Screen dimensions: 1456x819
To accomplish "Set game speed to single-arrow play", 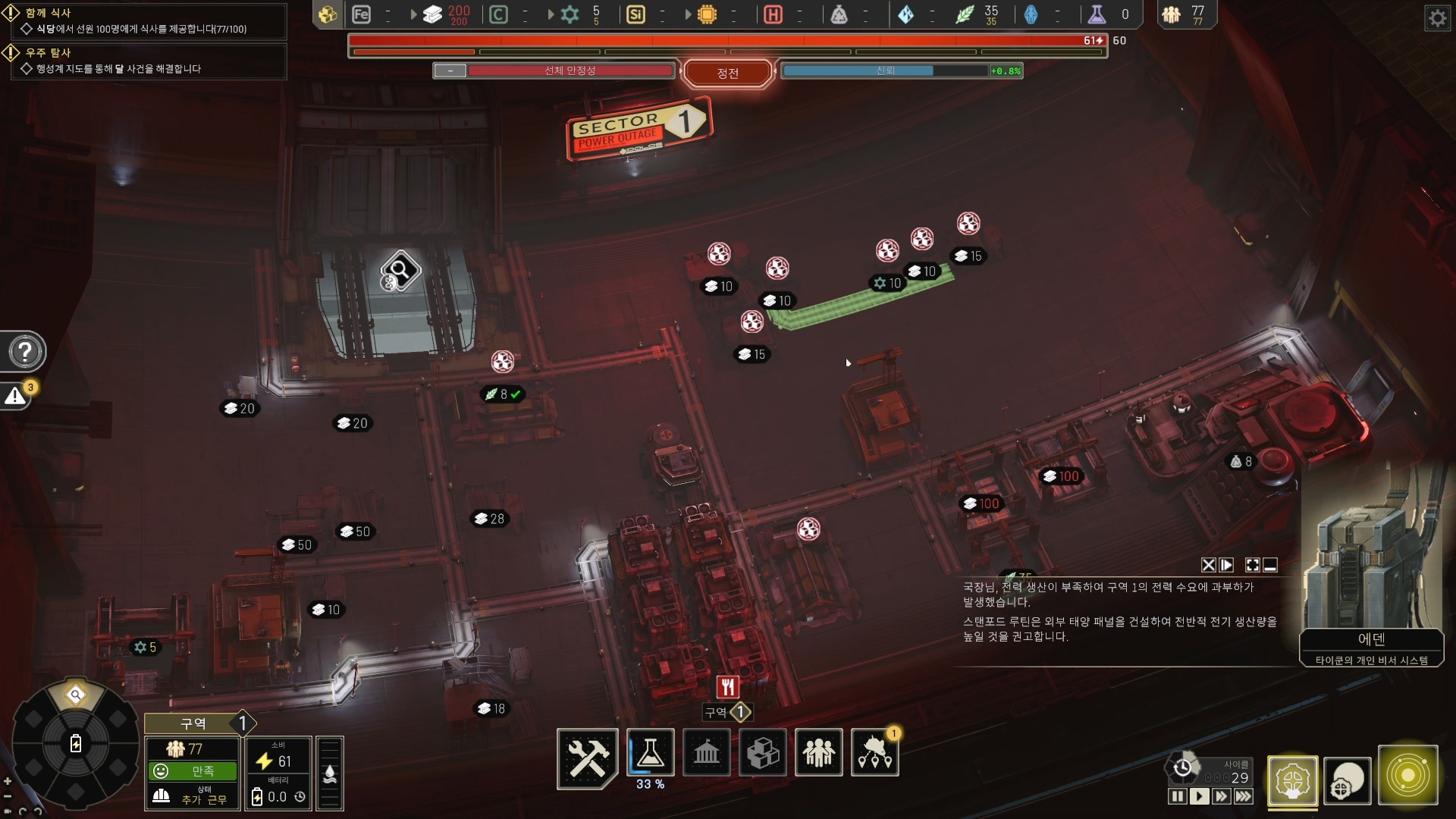I will [1199, 796].
